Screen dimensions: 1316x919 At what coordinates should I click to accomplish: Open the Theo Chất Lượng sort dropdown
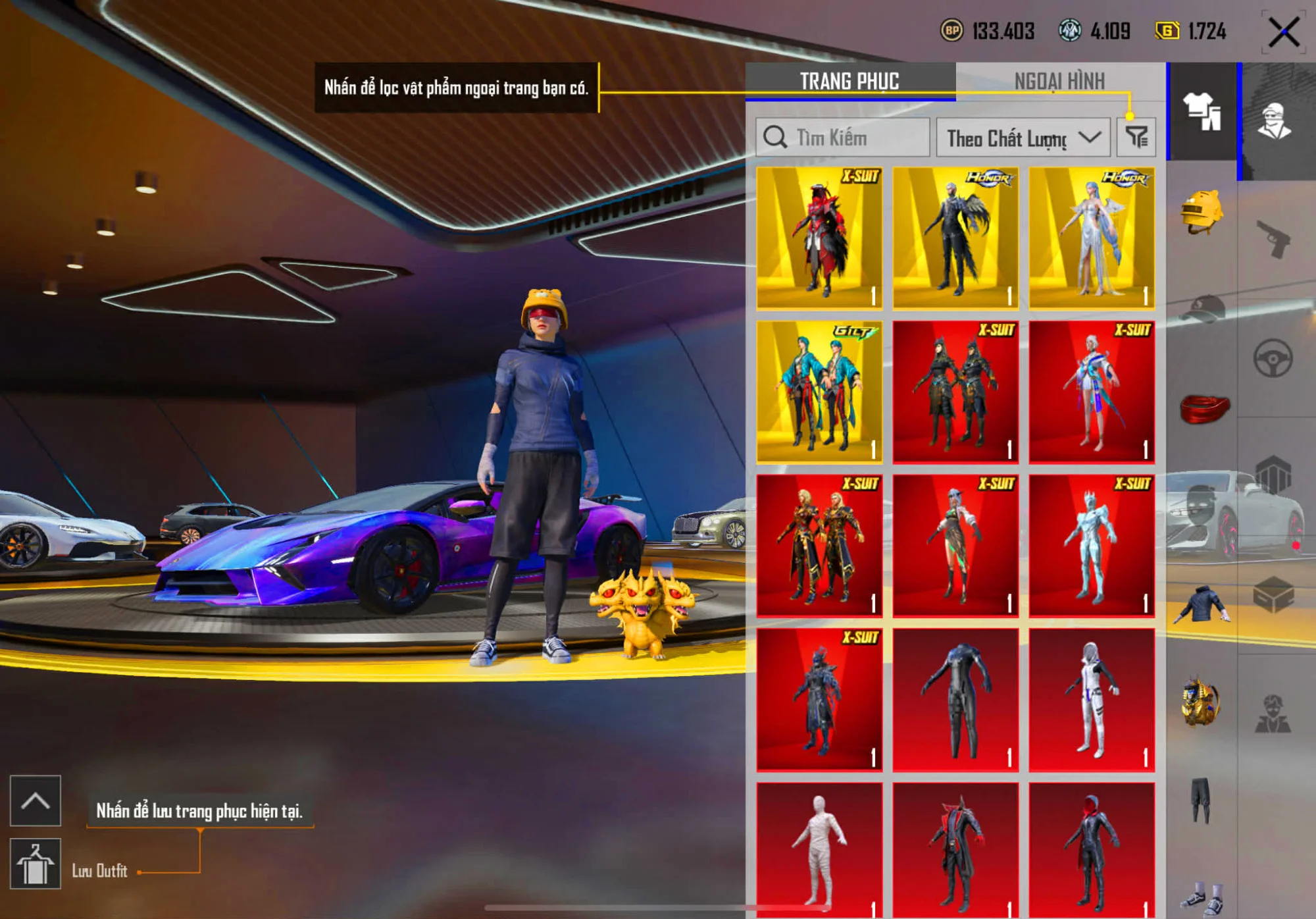[x=1023, y=138]
